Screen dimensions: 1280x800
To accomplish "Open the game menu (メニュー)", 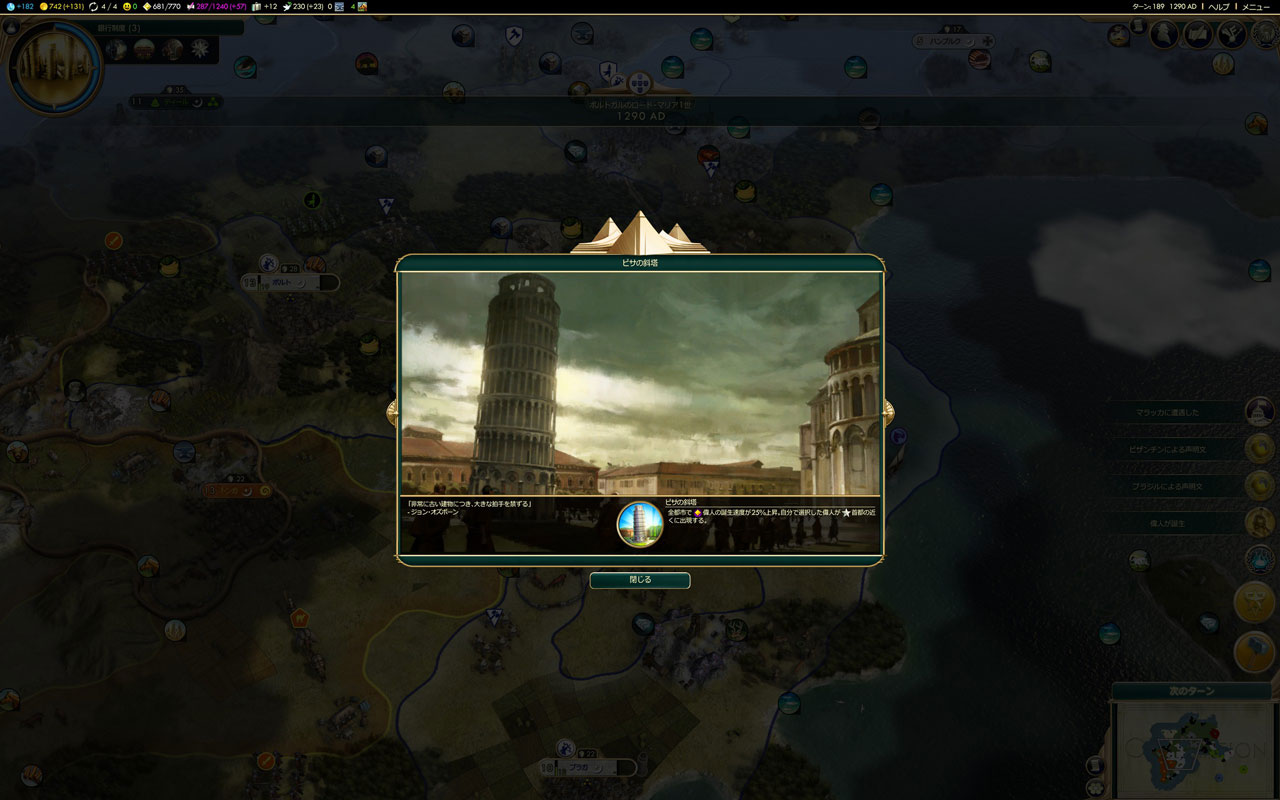I will click(x=1255, y=6).
